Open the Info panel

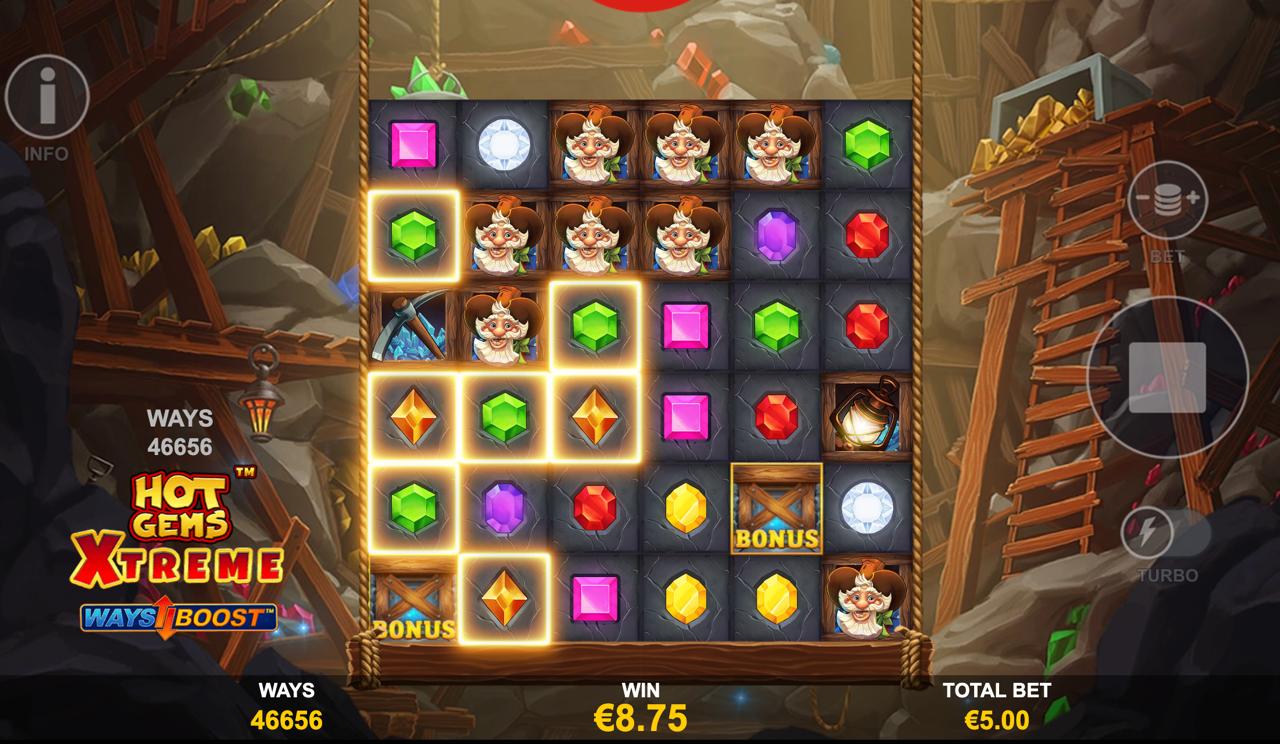pyautogui.click(x=47, y=97)
